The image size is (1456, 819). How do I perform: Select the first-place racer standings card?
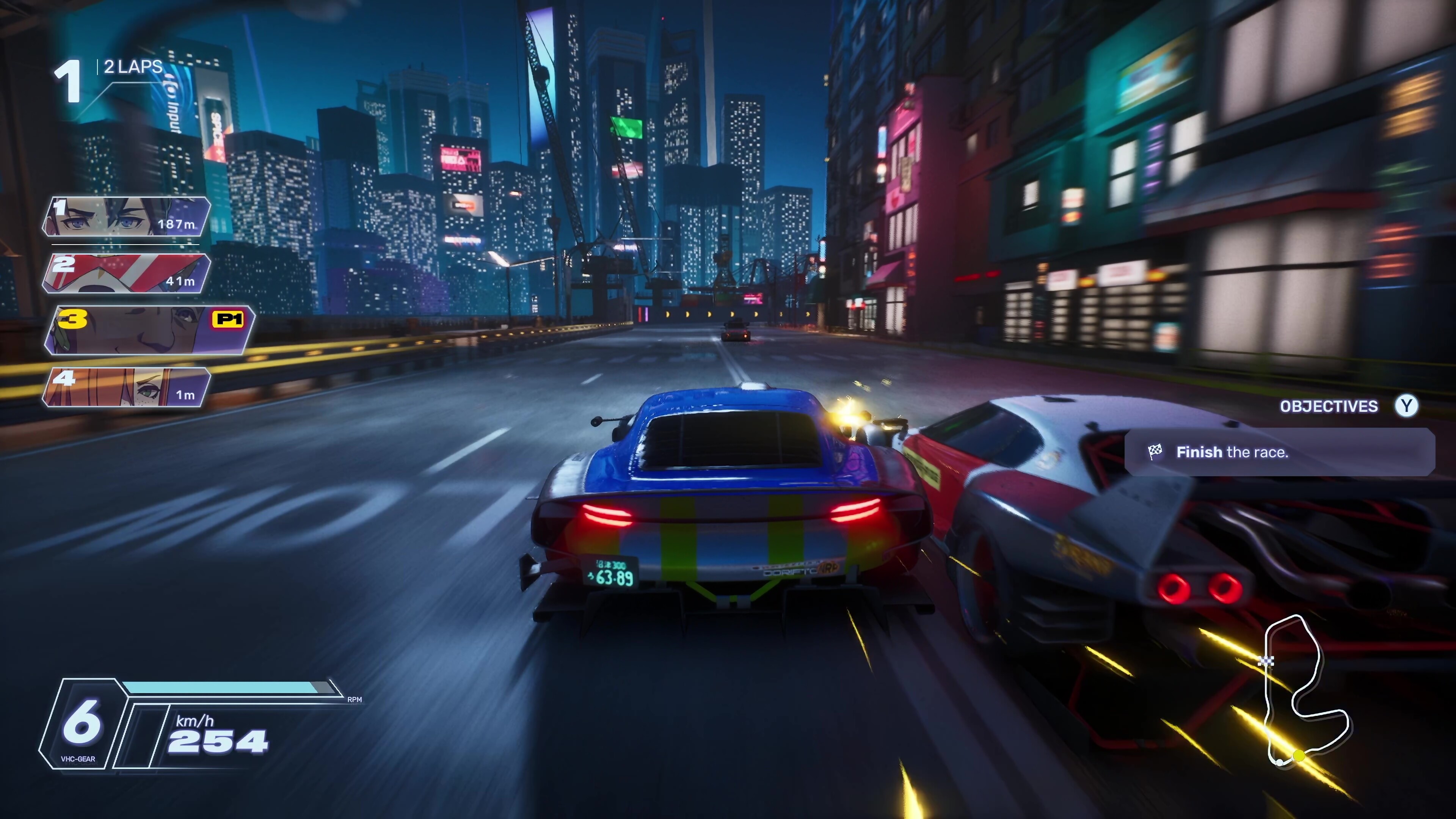(x=127, y=217)
